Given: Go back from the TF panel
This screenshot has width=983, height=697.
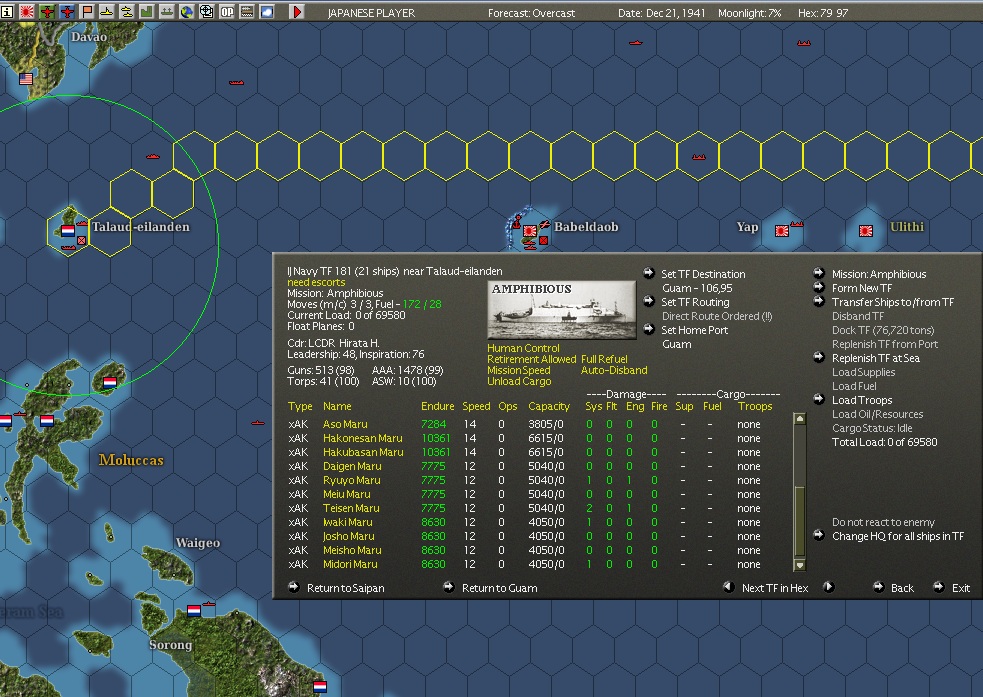Looking at the screenshot, I should (902, 588).
